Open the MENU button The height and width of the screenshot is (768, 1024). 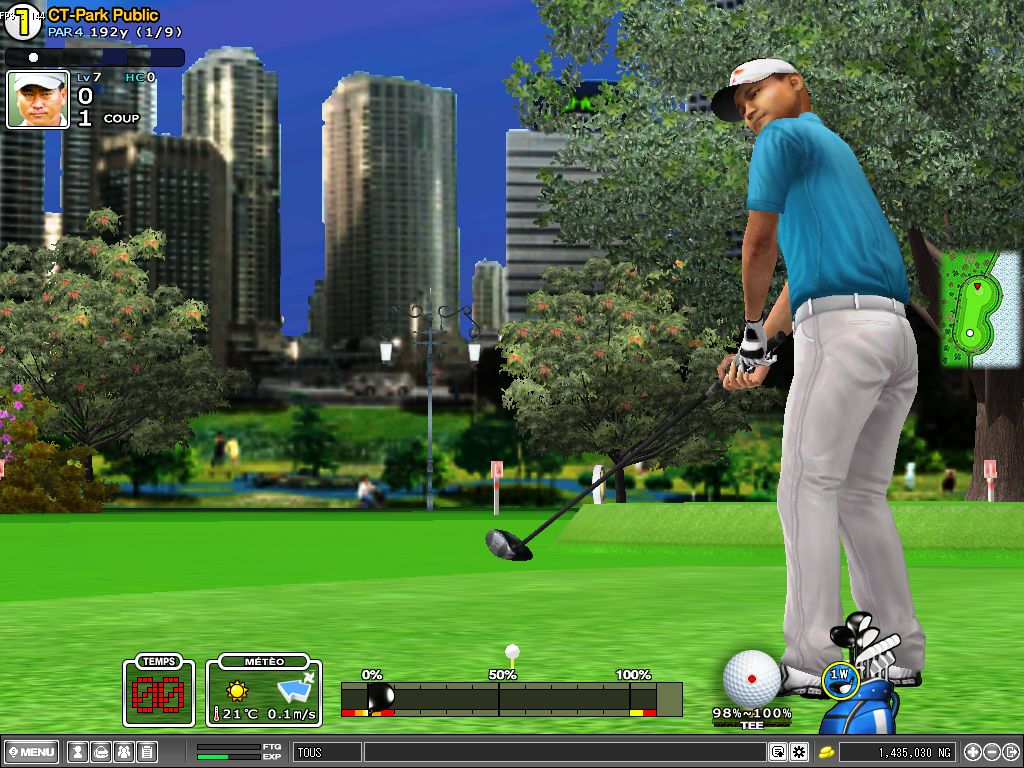point(31,752)
